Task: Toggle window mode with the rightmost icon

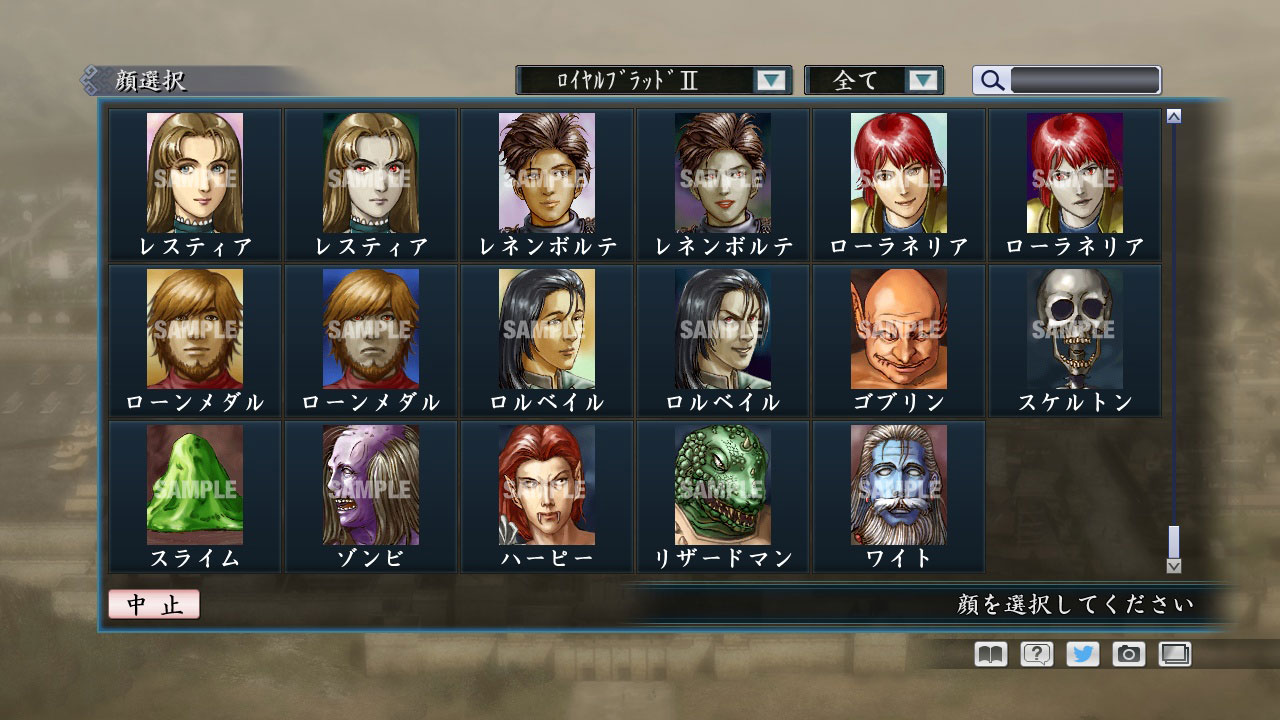Action: (1173, 654)
